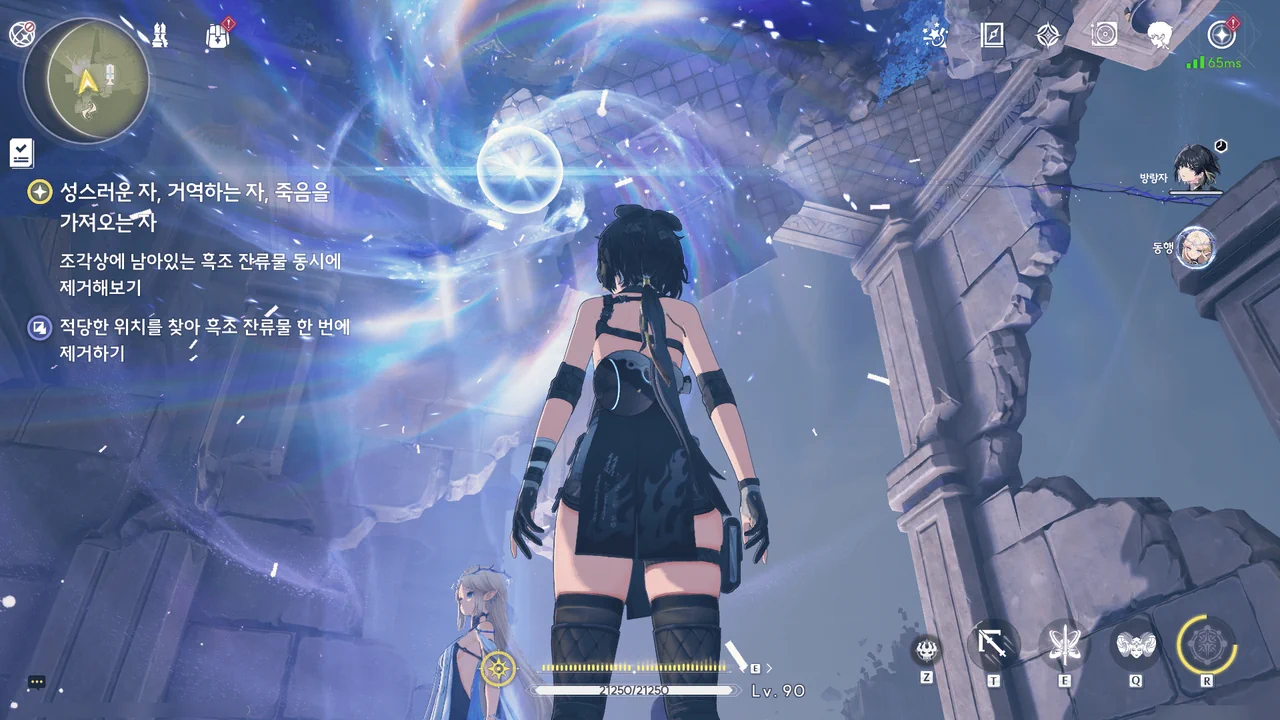Viewport: 1280px width, 720px height.
Task: Click the globe icon beside the minimap
Action: [x=21, y=34]
